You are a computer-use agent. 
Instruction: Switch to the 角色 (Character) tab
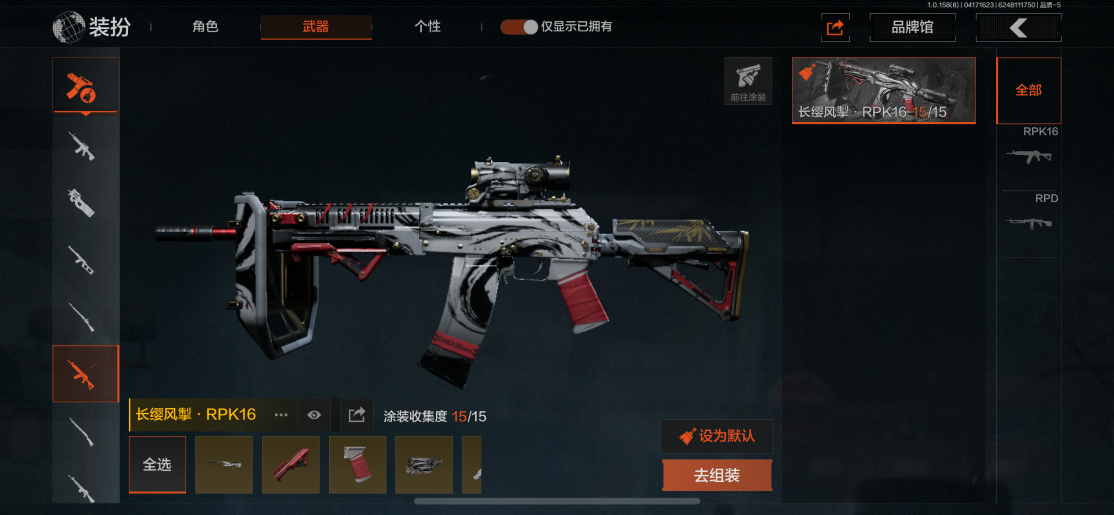coord(205,27)
